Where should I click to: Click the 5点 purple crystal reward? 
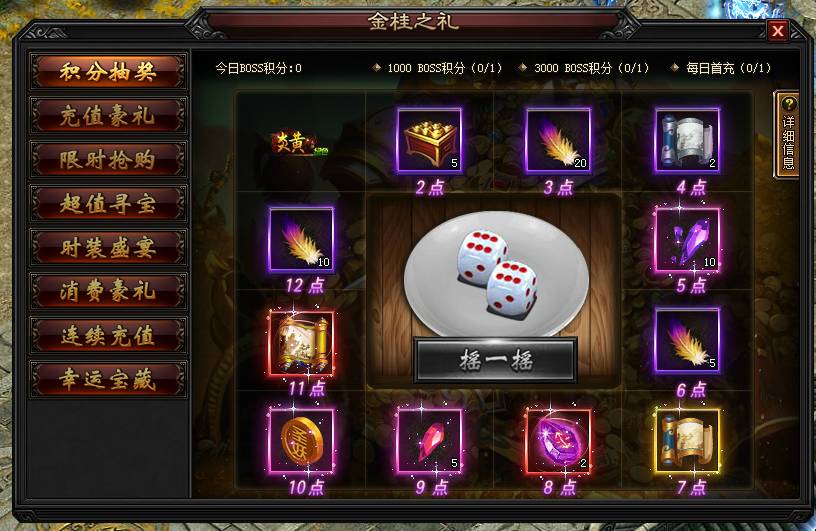[686, 240]
